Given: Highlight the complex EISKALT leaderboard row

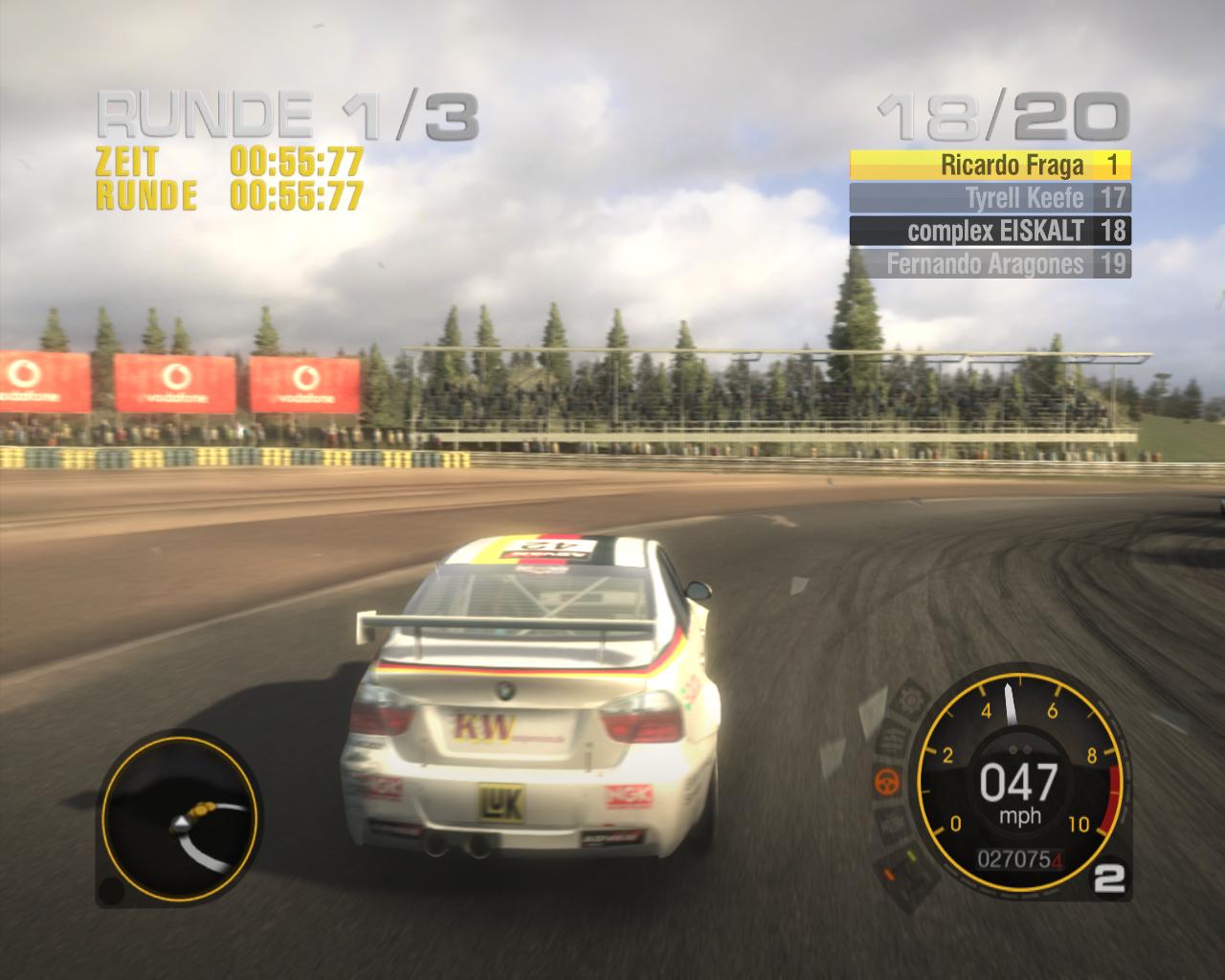Looking at the screenshot, I should tap(990, 231).
